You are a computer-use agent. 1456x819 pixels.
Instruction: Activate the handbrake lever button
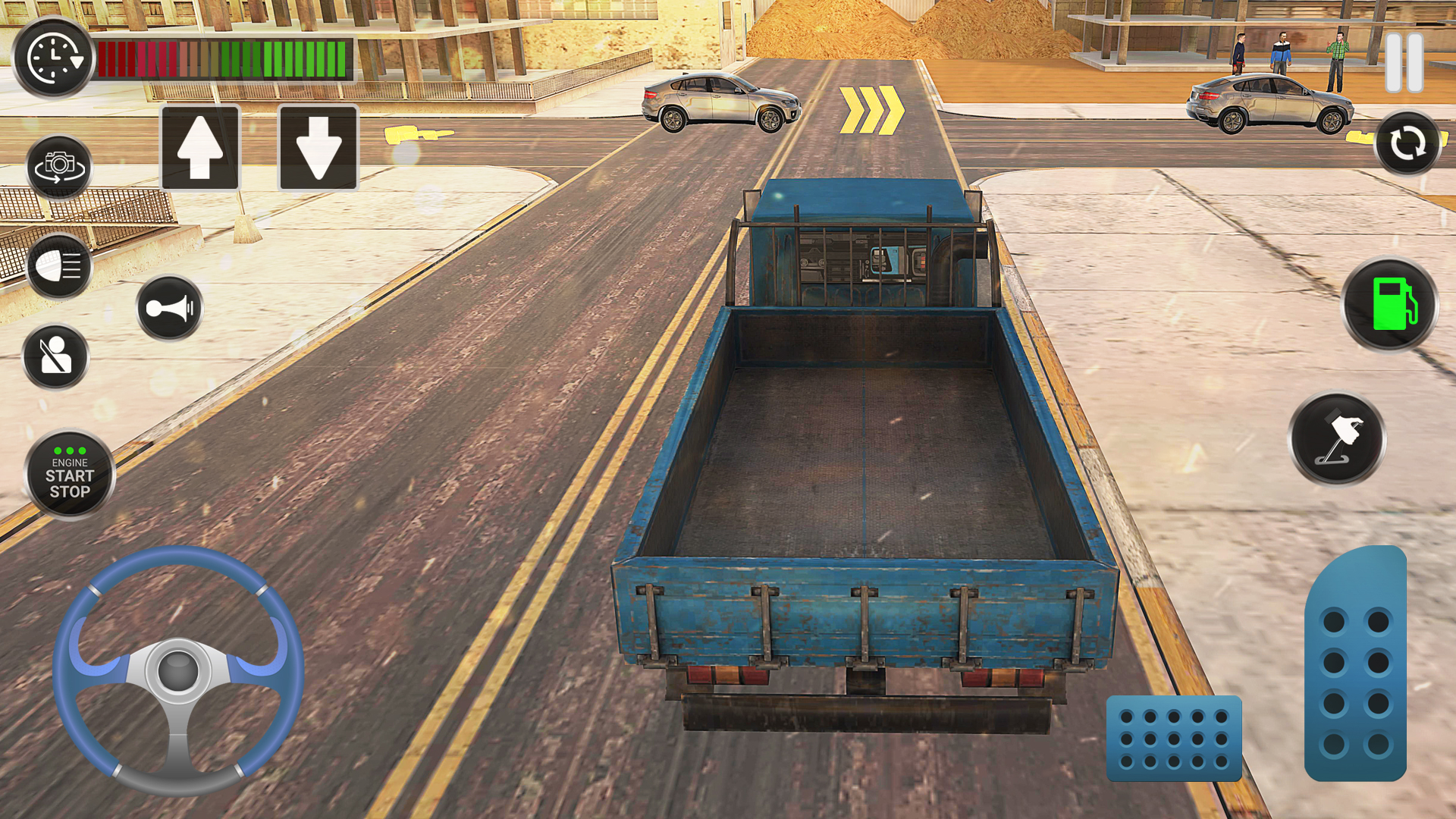(x=1338, y=439)
